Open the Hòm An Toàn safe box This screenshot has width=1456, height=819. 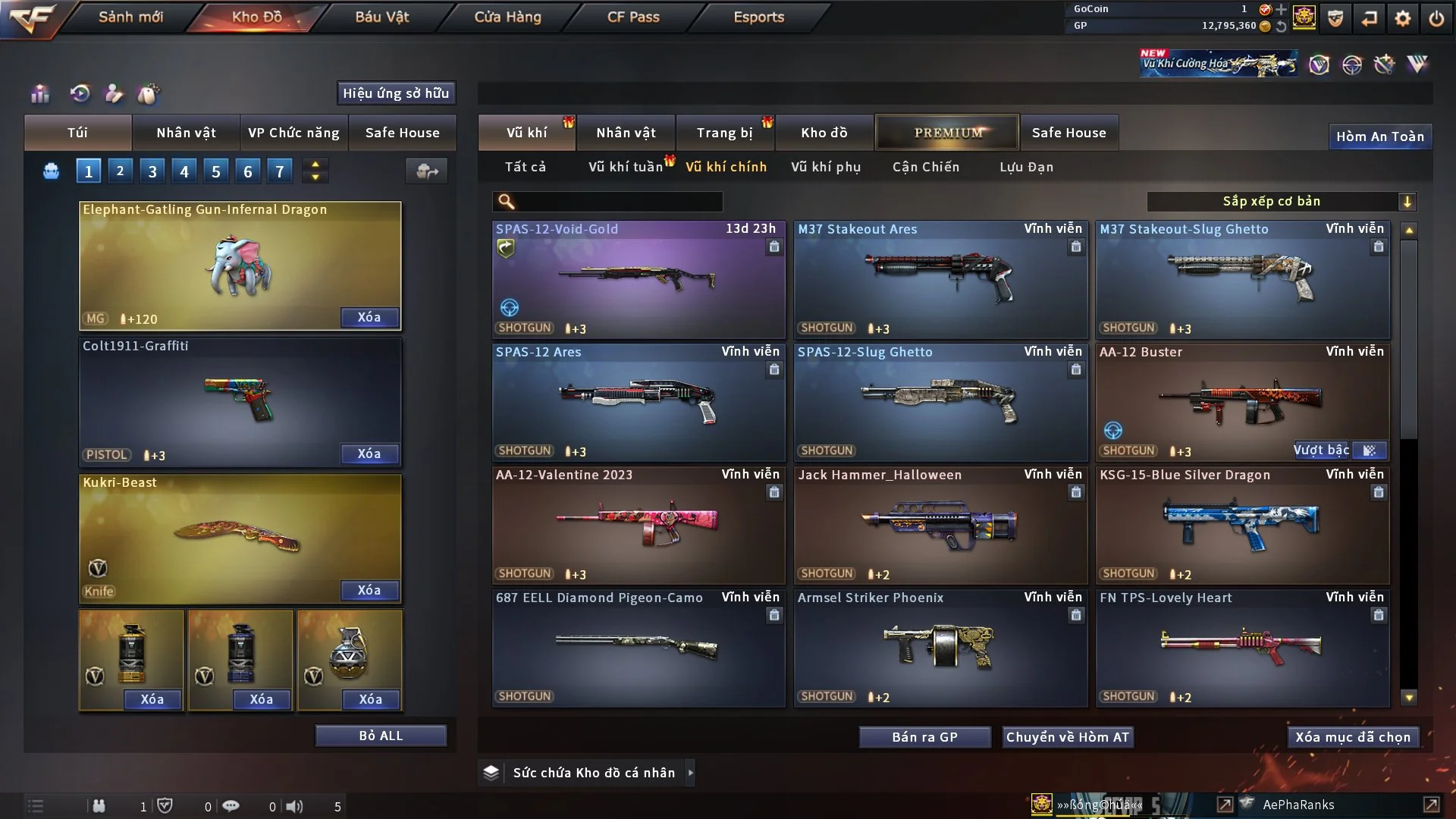[1379, 136]
